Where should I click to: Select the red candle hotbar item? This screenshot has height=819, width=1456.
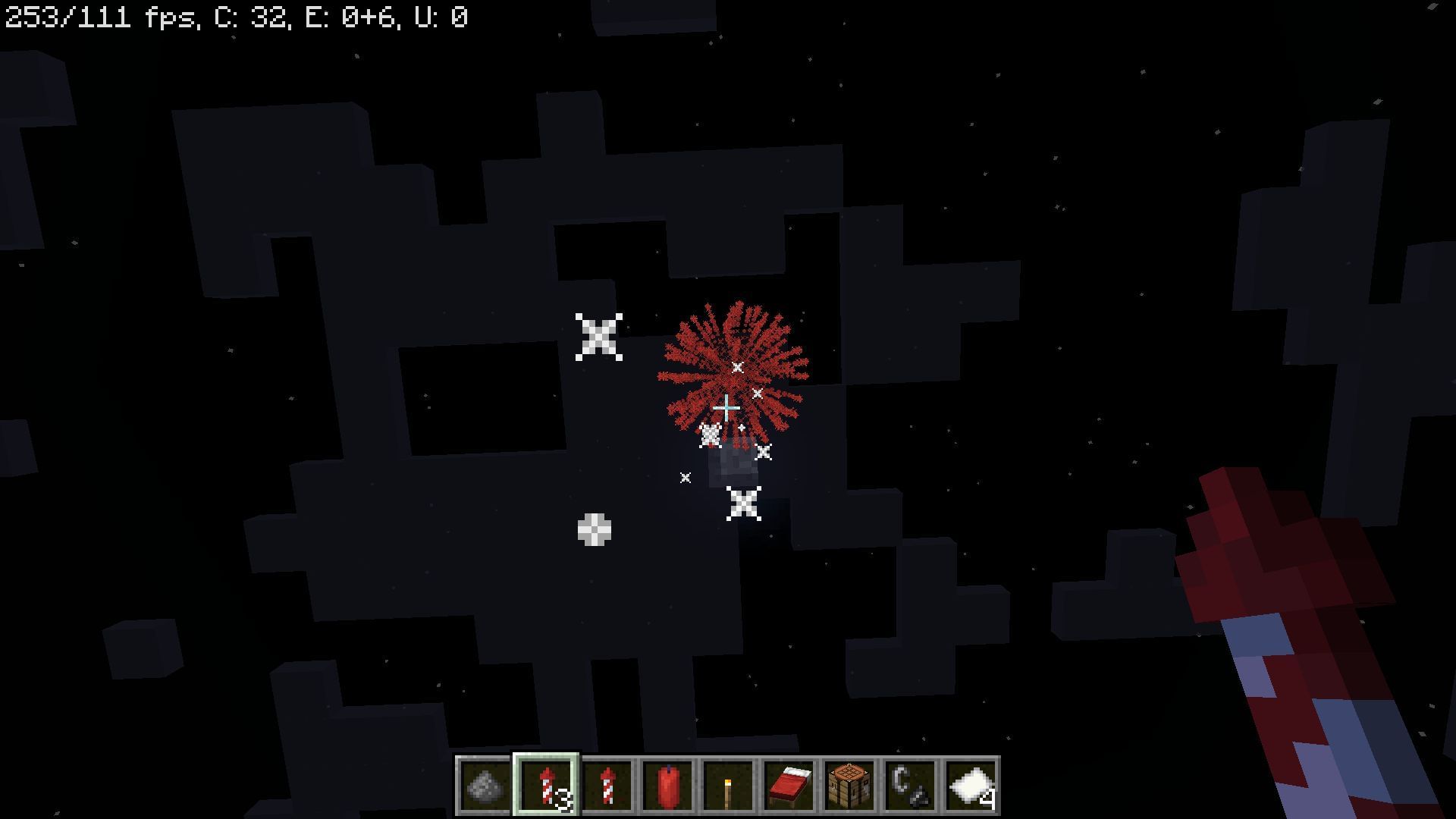tap(668, 787)
